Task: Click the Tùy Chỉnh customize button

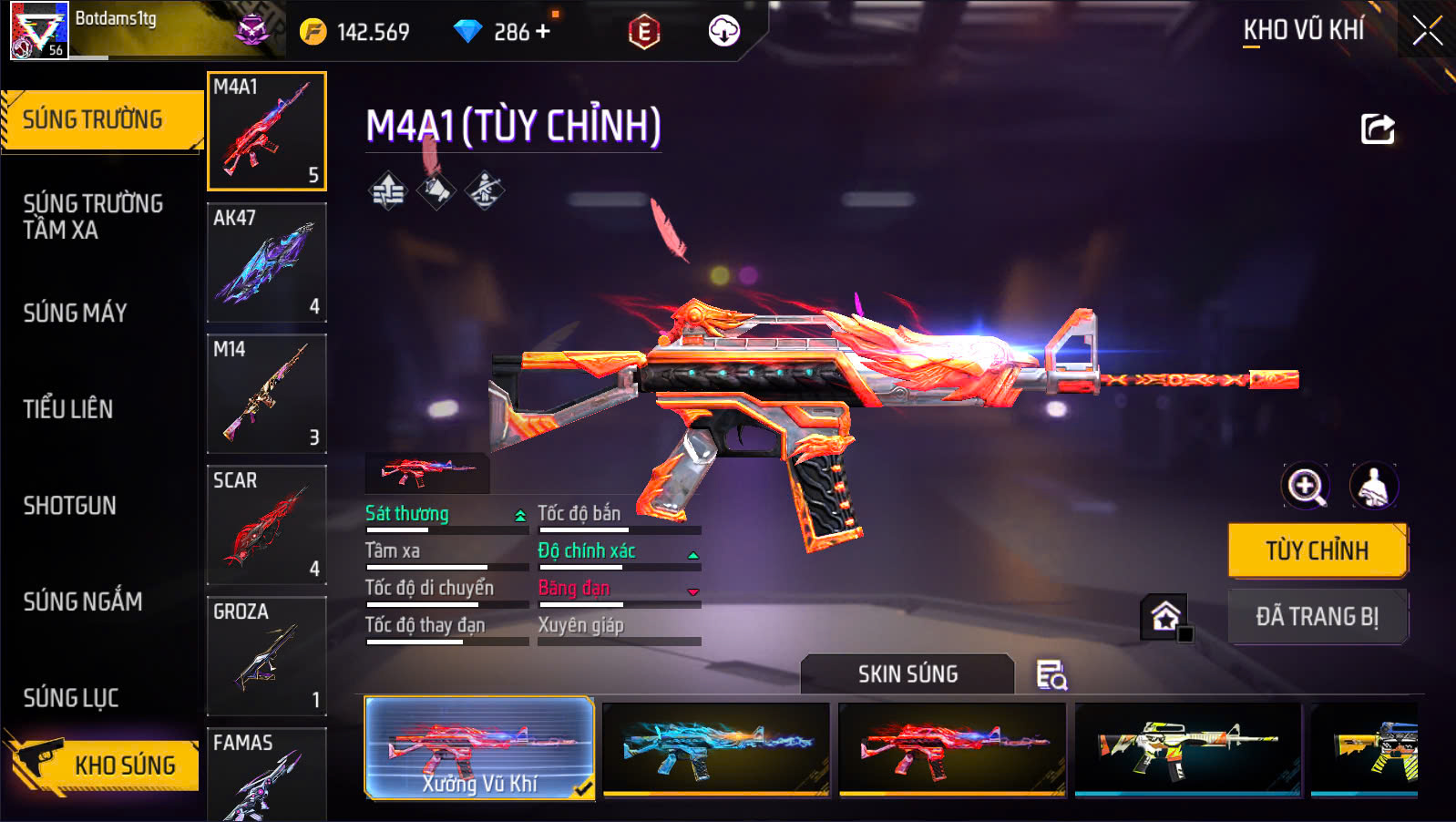Action: [1317, 550]
